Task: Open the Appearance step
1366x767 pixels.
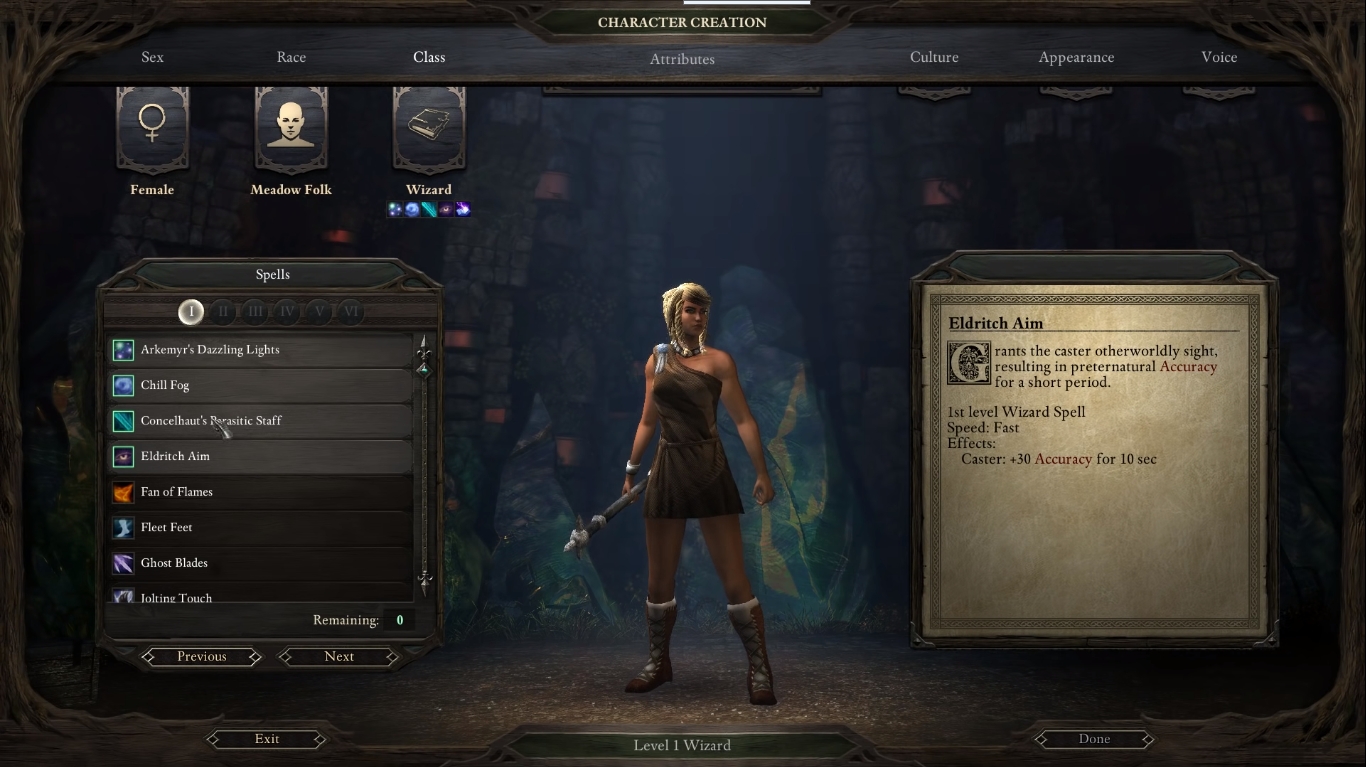Action: [1076, 57]
